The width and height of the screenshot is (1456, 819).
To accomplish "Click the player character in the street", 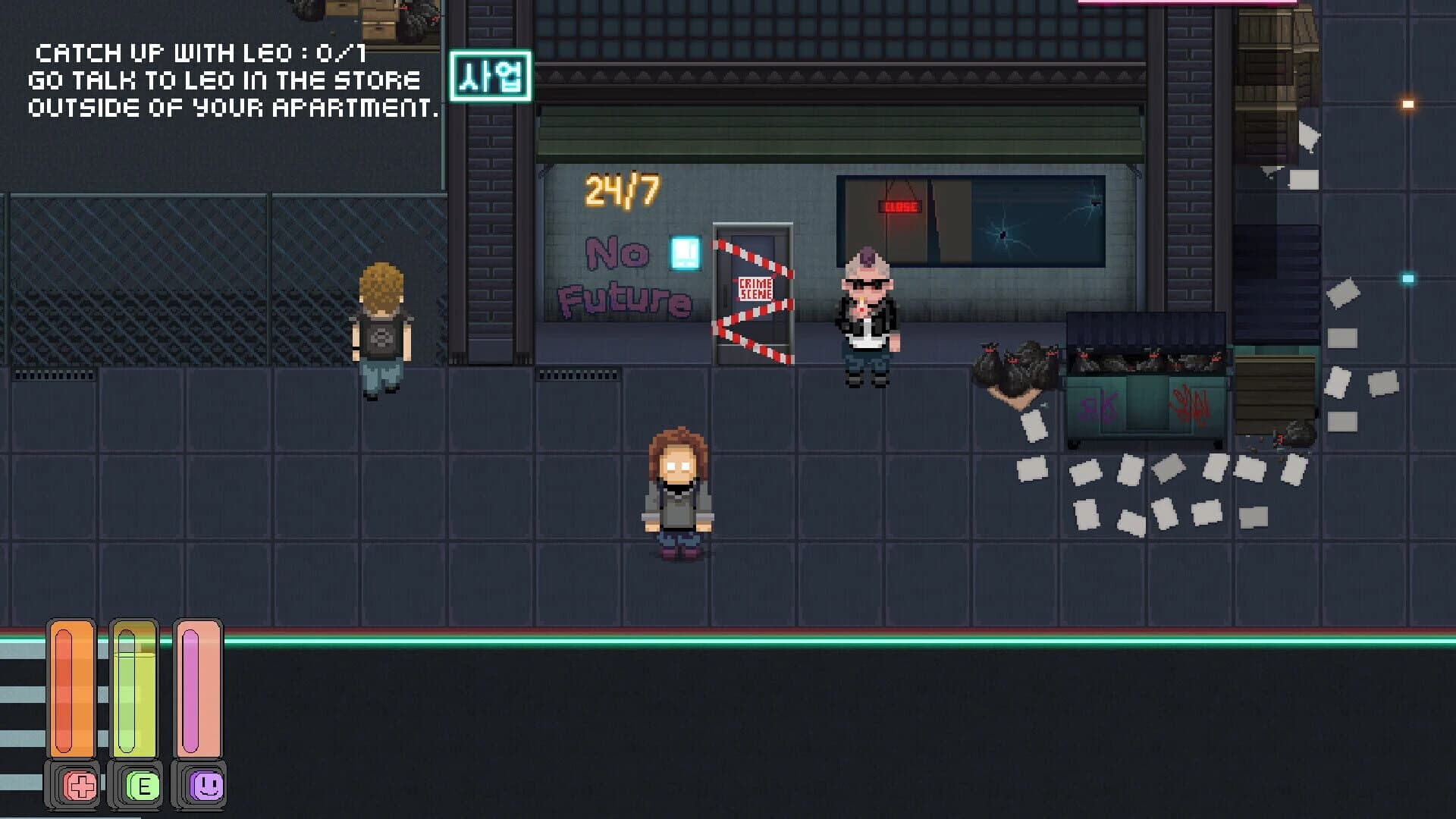I will pyautogui.click(x=677, y=493).
